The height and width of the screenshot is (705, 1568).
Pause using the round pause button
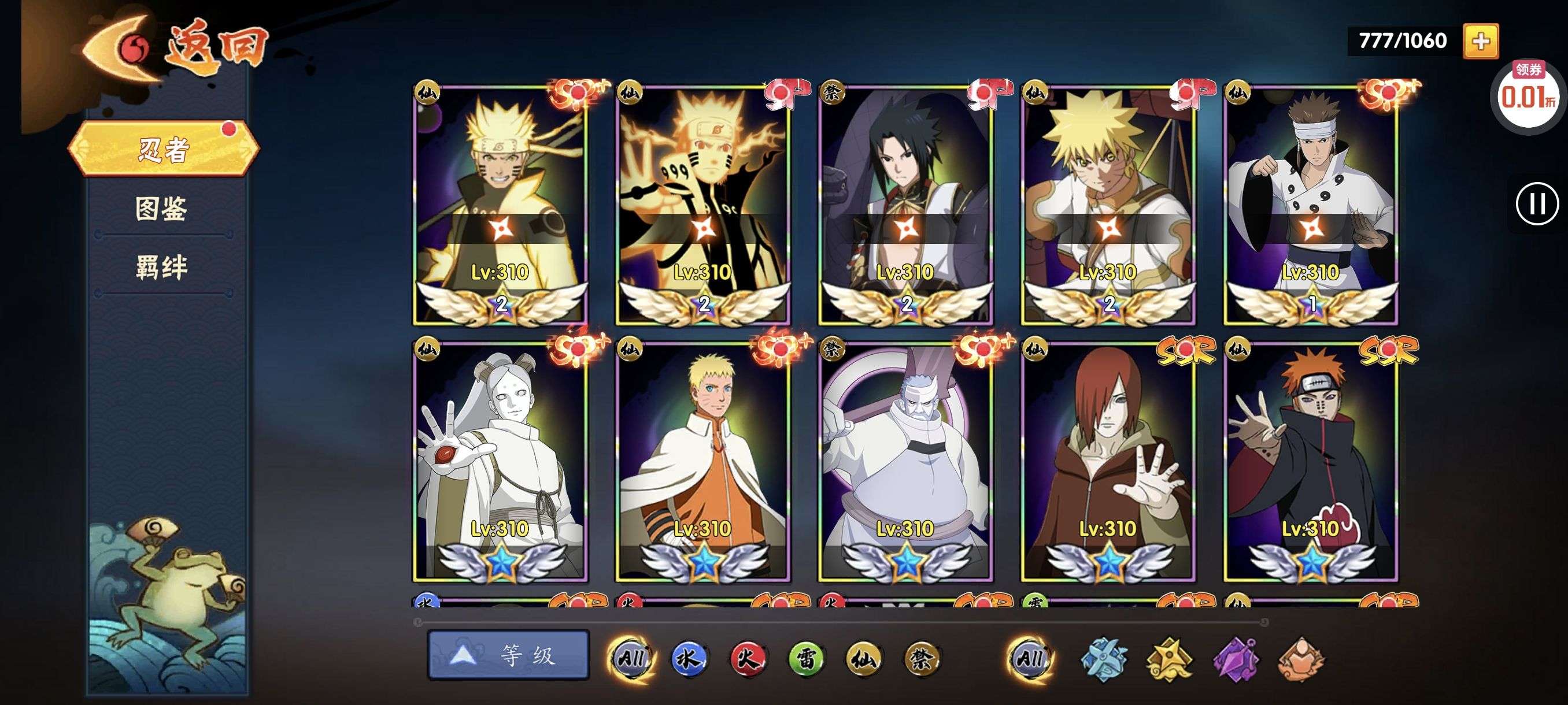pyautogui.click(x=1536, y=204)
